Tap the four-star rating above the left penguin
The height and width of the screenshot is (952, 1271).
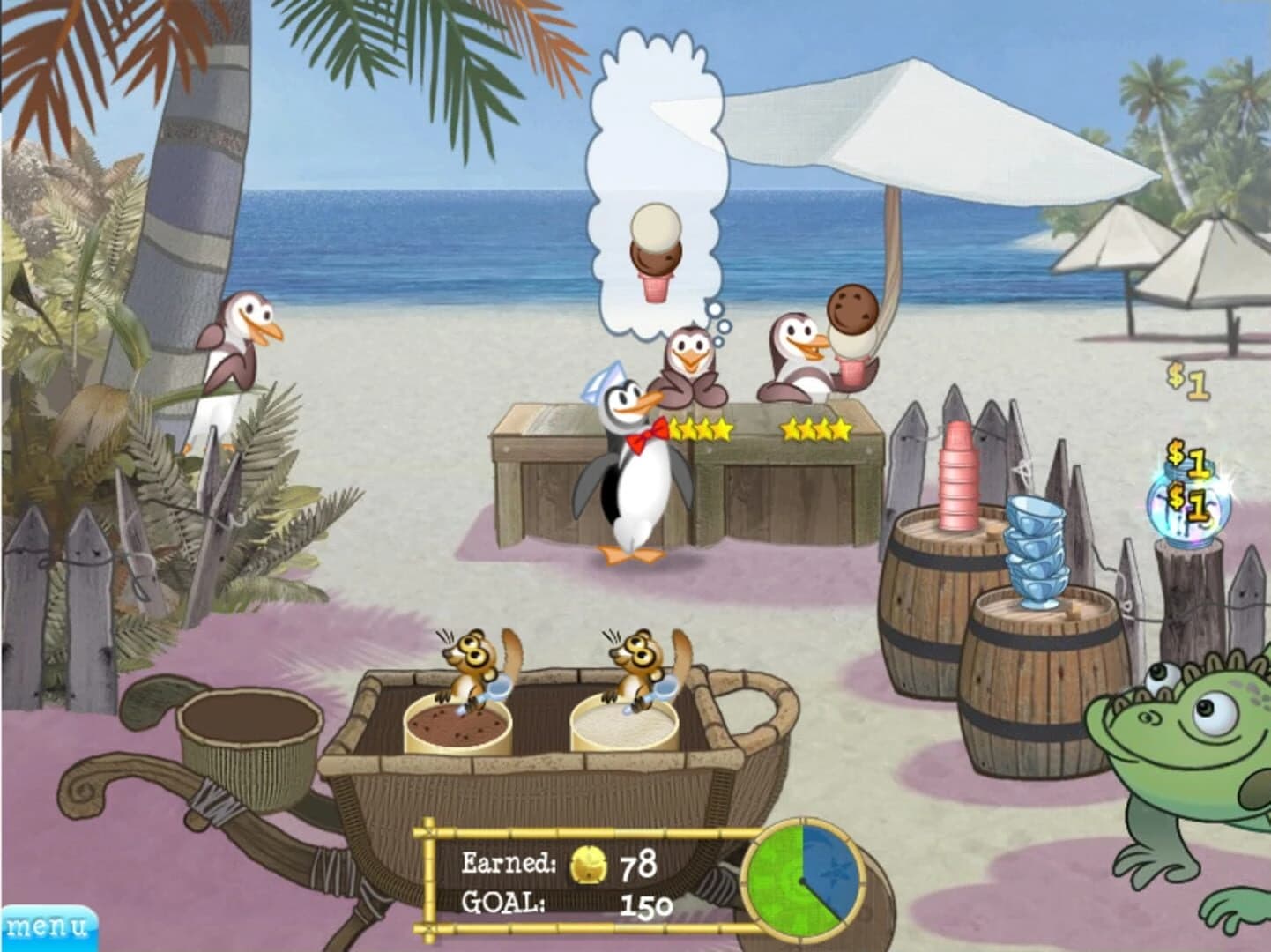point(699,429)
